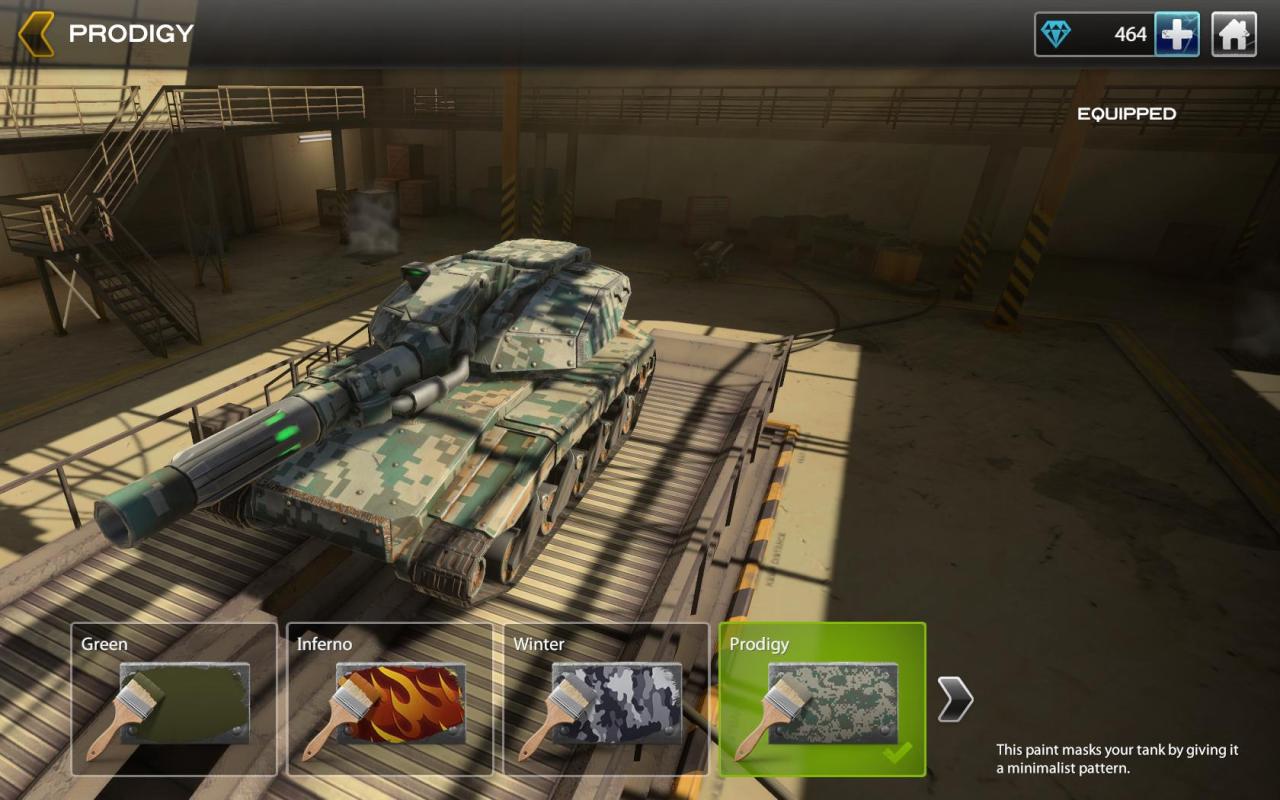Select the Green paint
1280x800 pixels.
[174, 699]
